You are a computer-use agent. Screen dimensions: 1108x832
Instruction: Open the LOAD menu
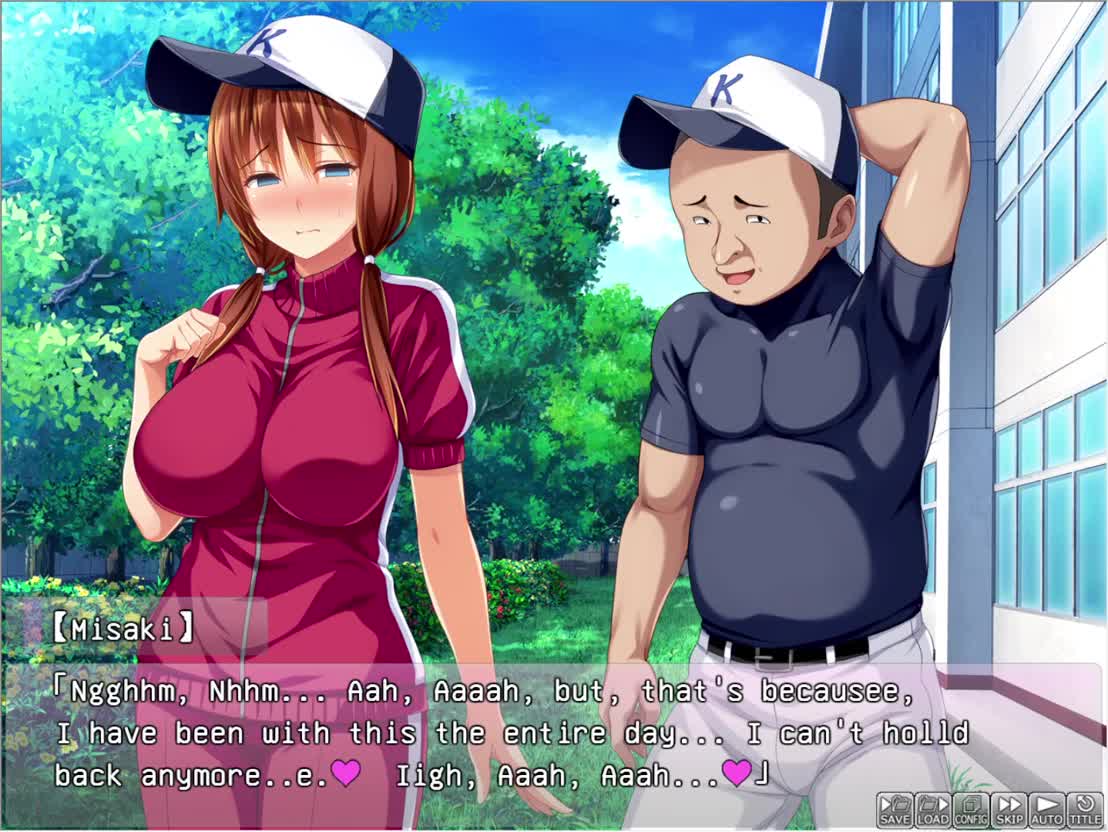[x=932, y=809]
